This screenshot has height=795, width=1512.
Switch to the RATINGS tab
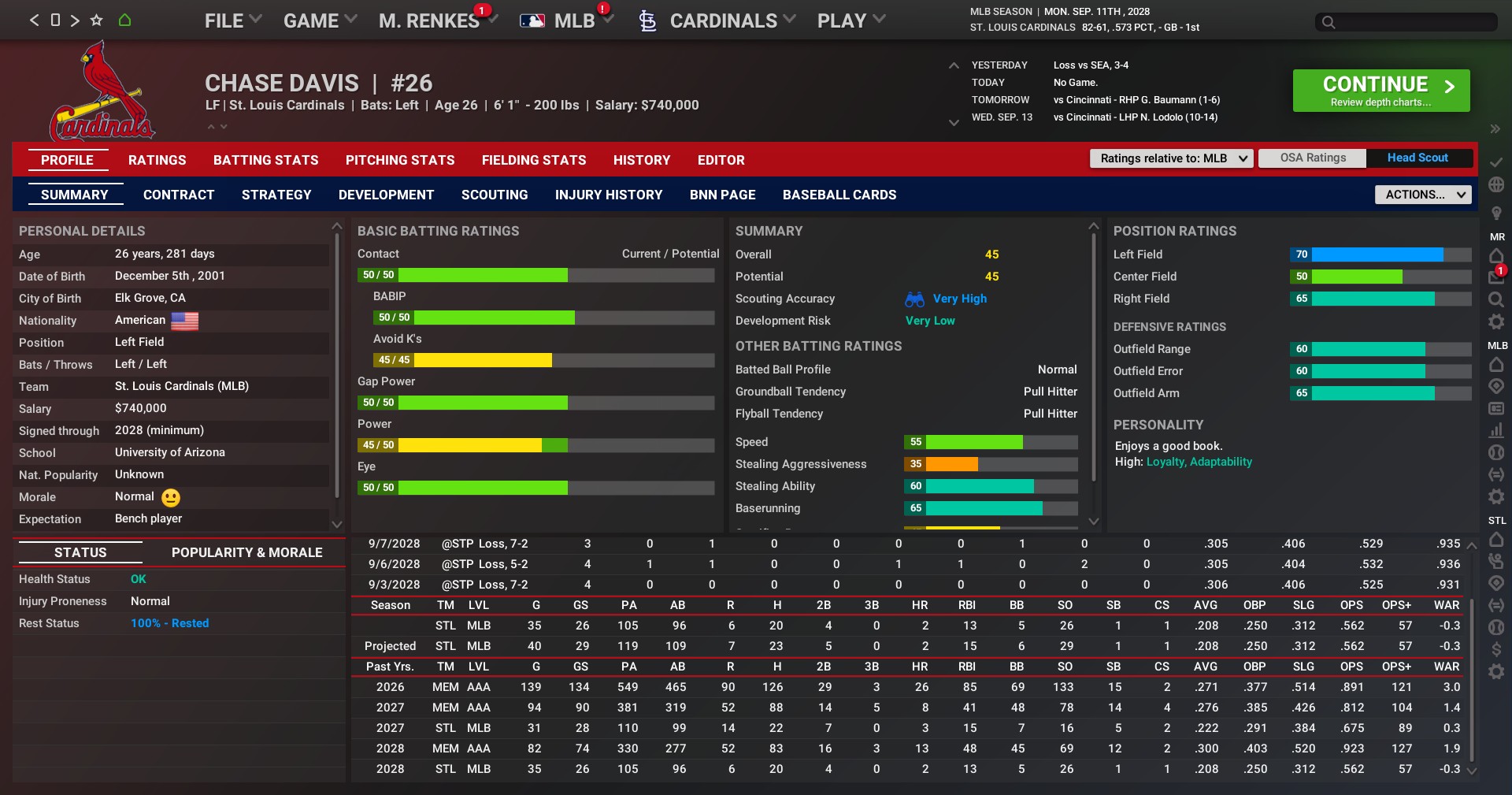157,160
